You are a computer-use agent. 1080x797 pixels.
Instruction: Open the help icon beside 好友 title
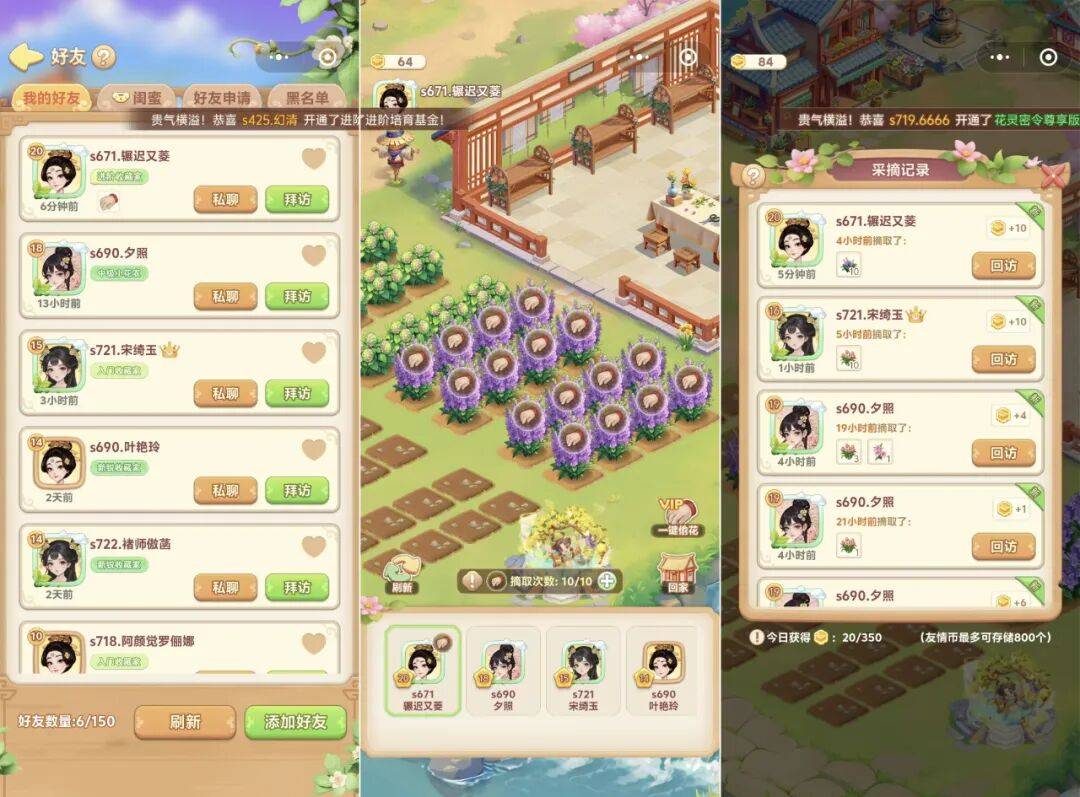(104, 57)
